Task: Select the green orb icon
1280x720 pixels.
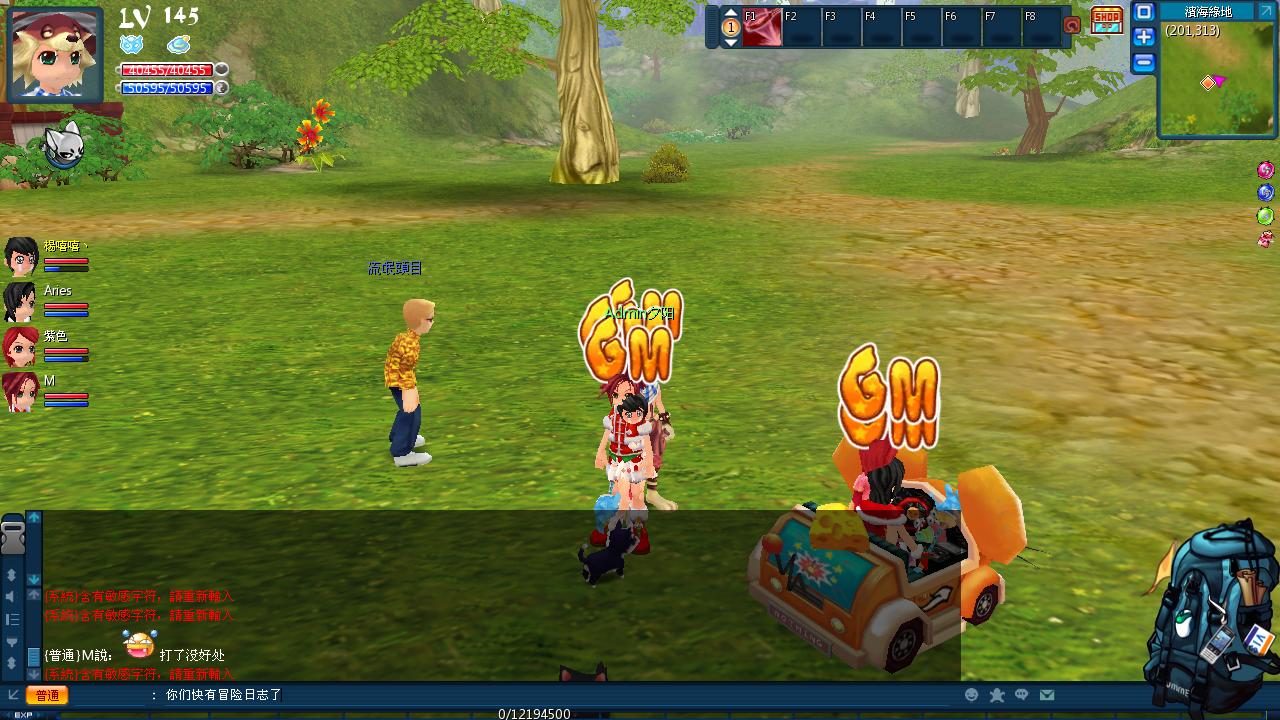Action: pos(1264,215)
